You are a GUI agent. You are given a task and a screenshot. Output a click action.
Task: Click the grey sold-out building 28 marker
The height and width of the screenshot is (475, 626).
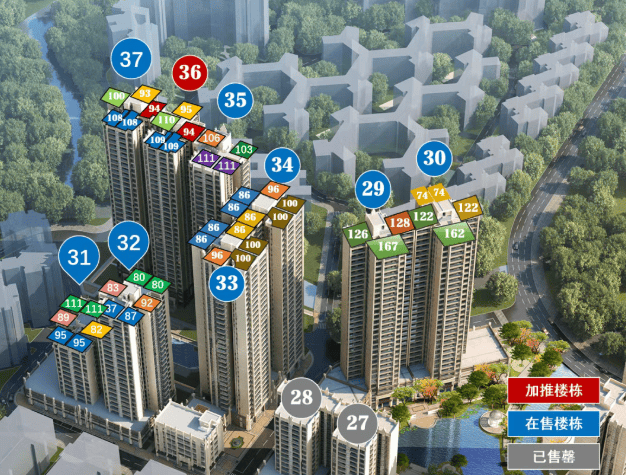click(301, 397)
